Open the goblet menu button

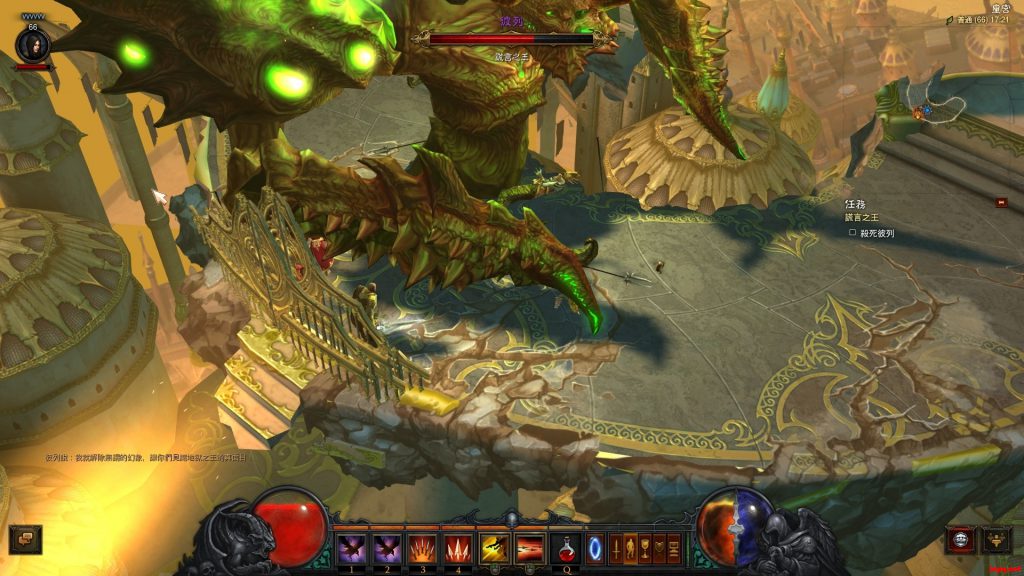[645, 548]
